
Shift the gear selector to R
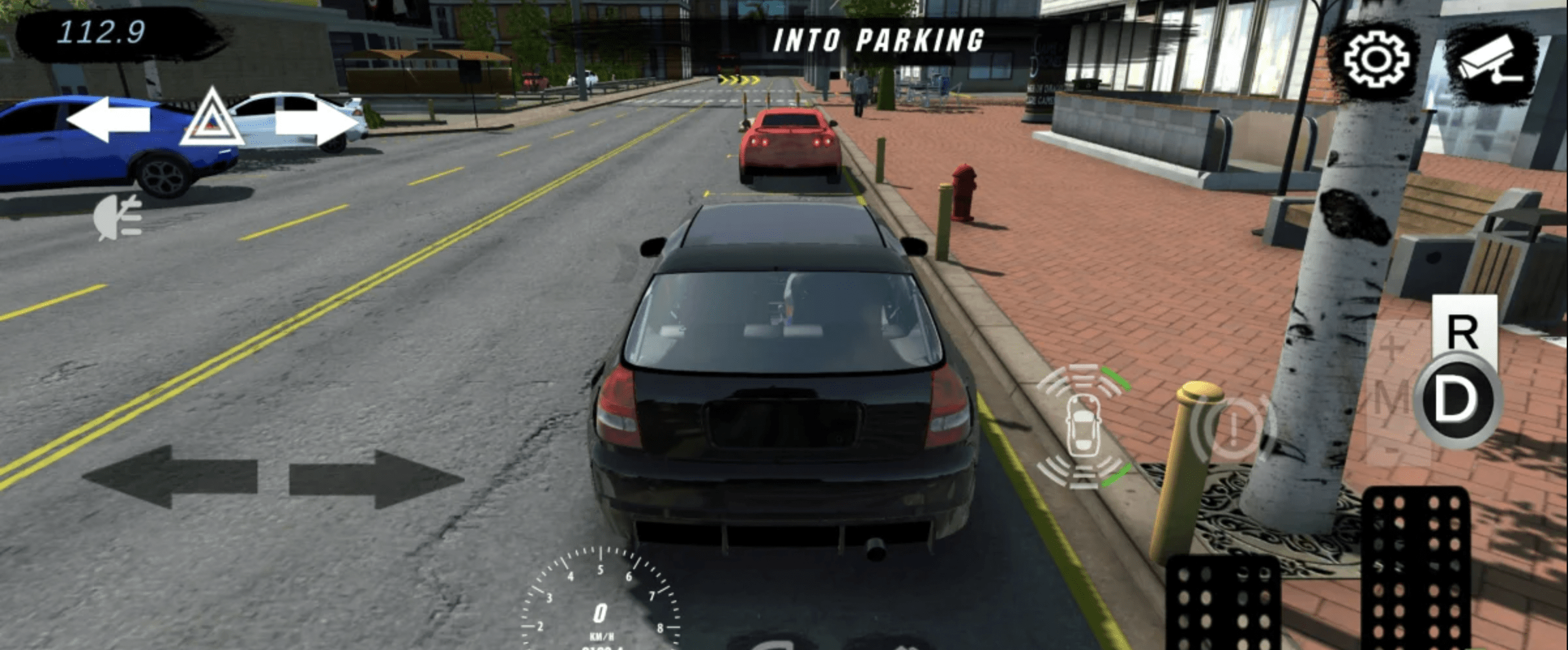click(1462, 331)
